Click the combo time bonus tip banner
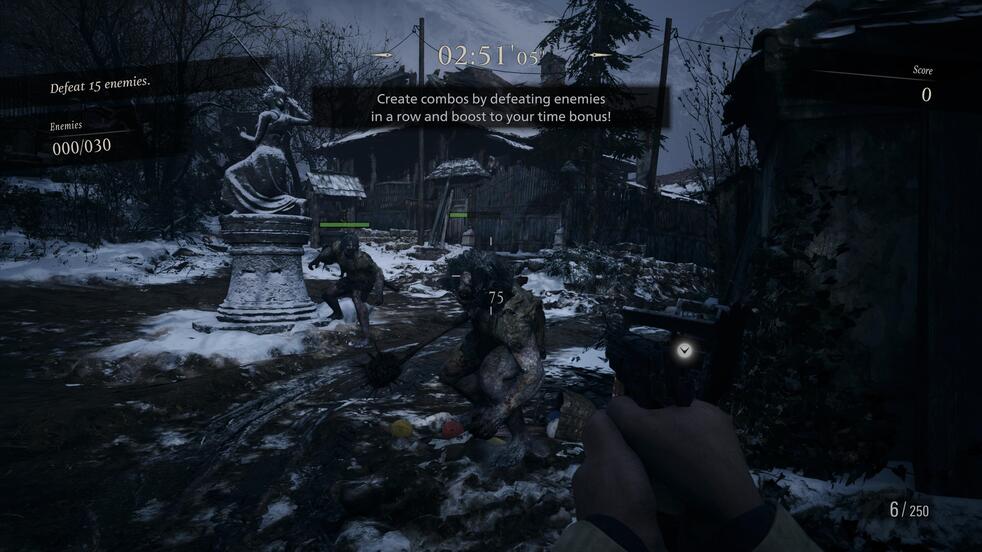 point(490,108)
